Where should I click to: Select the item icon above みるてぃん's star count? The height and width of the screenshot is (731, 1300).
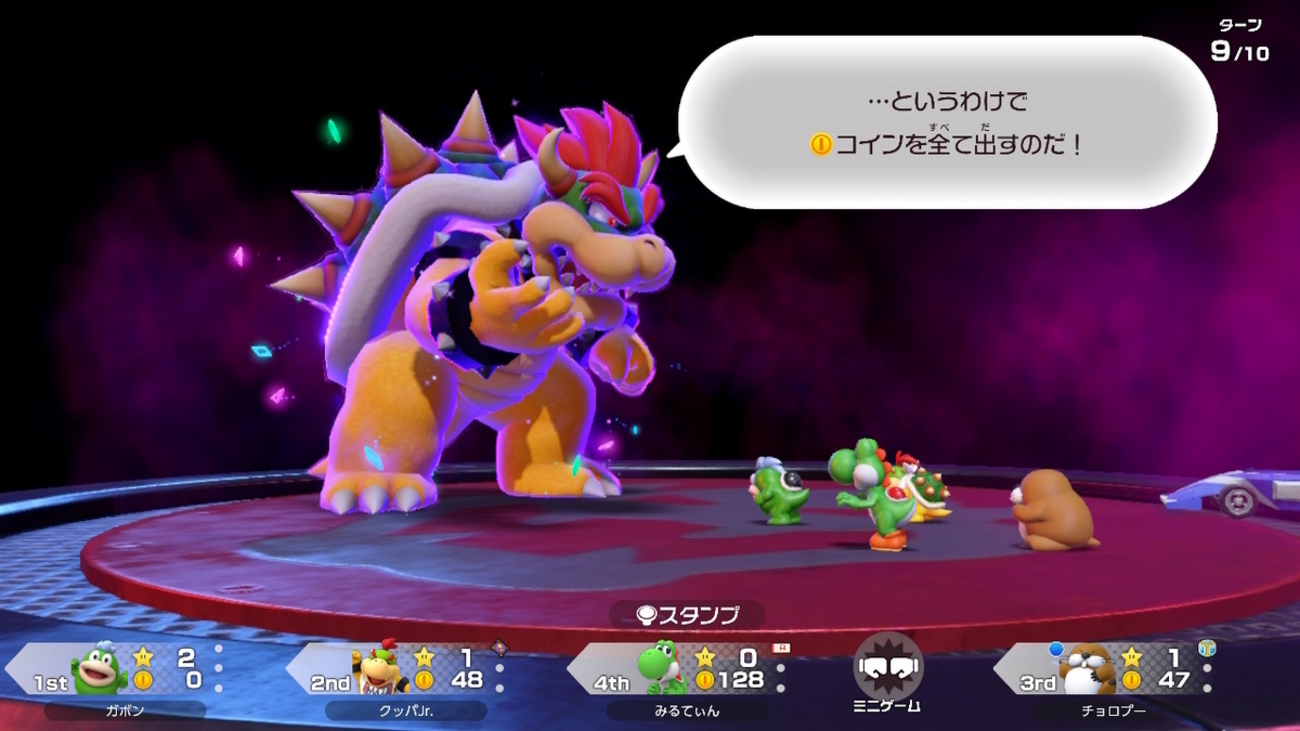tap(782, 649)
